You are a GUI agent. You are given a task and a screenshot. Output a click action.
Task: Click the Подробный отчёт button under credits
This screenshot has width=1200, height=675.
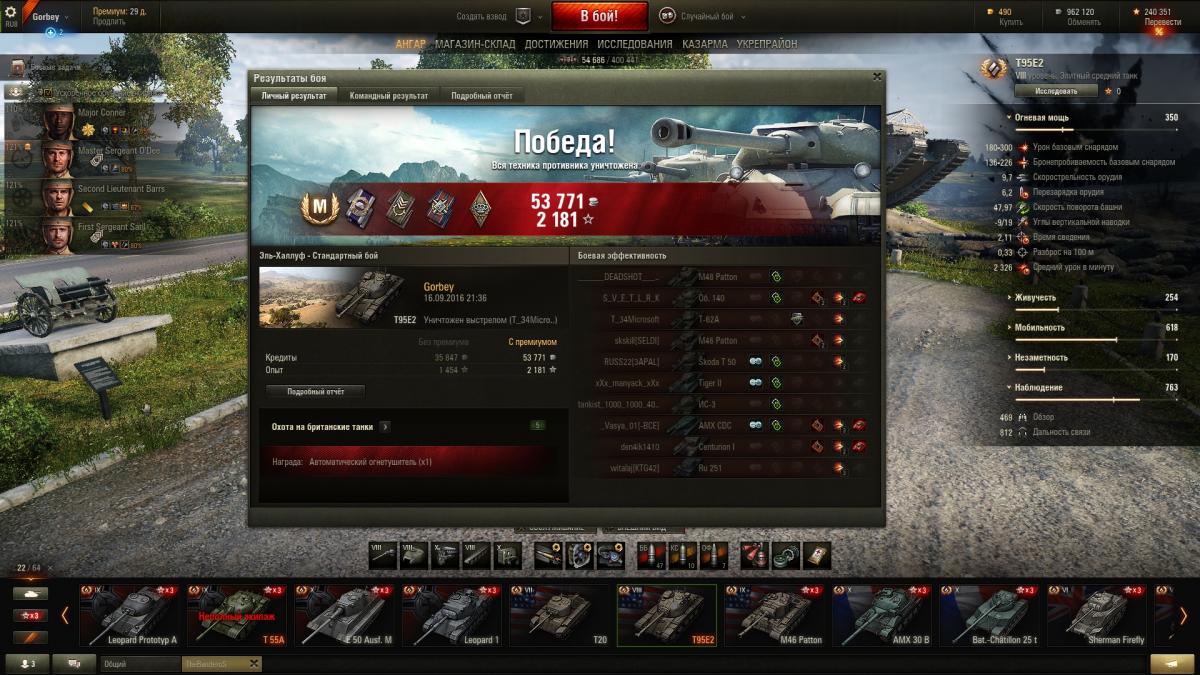pos(315,391)
